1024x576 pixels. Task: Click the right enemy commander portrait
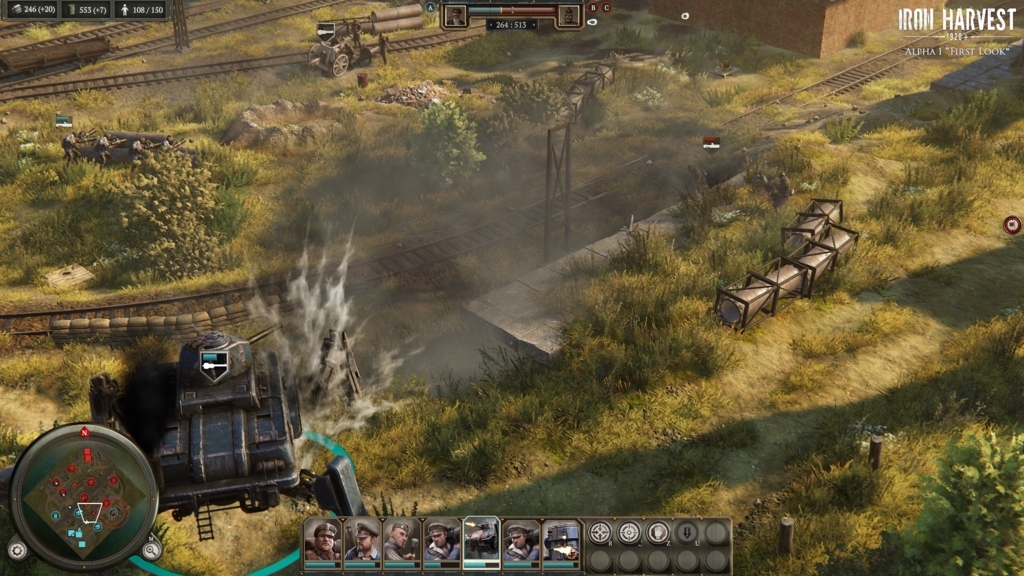pyautogui.click(x=568, y=15)
